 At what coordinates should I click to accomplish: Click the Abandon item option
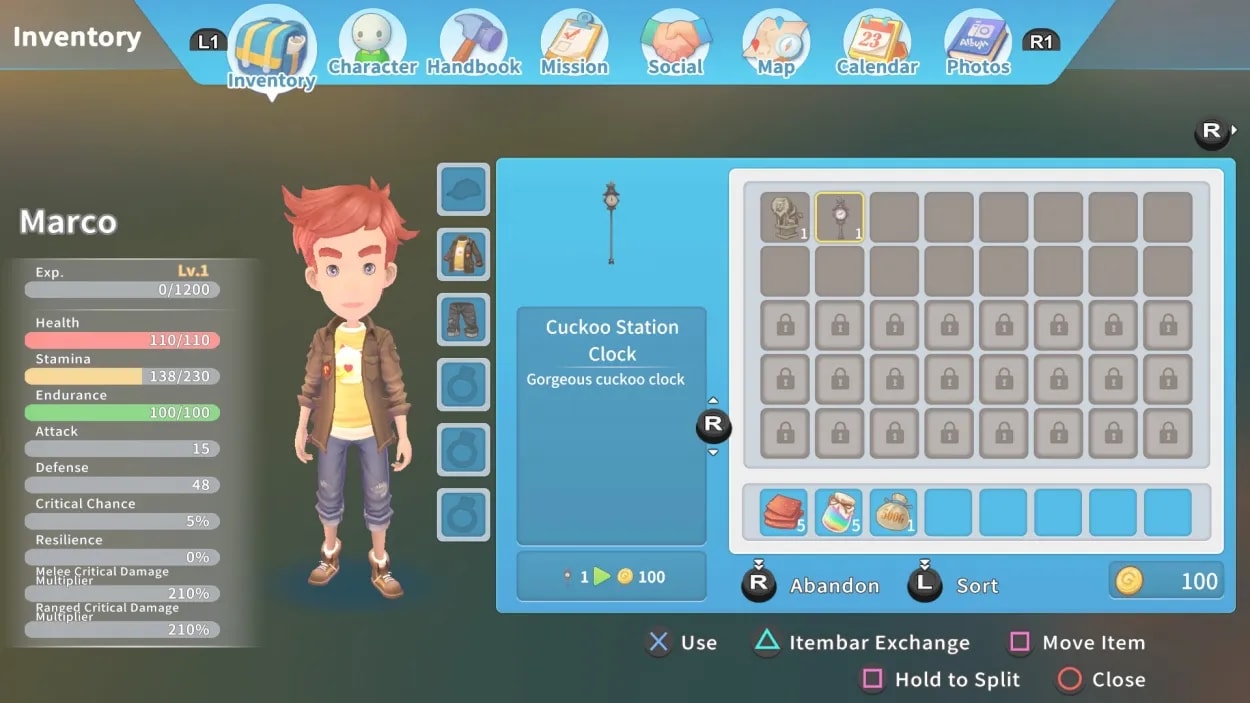tap(834, 586)
